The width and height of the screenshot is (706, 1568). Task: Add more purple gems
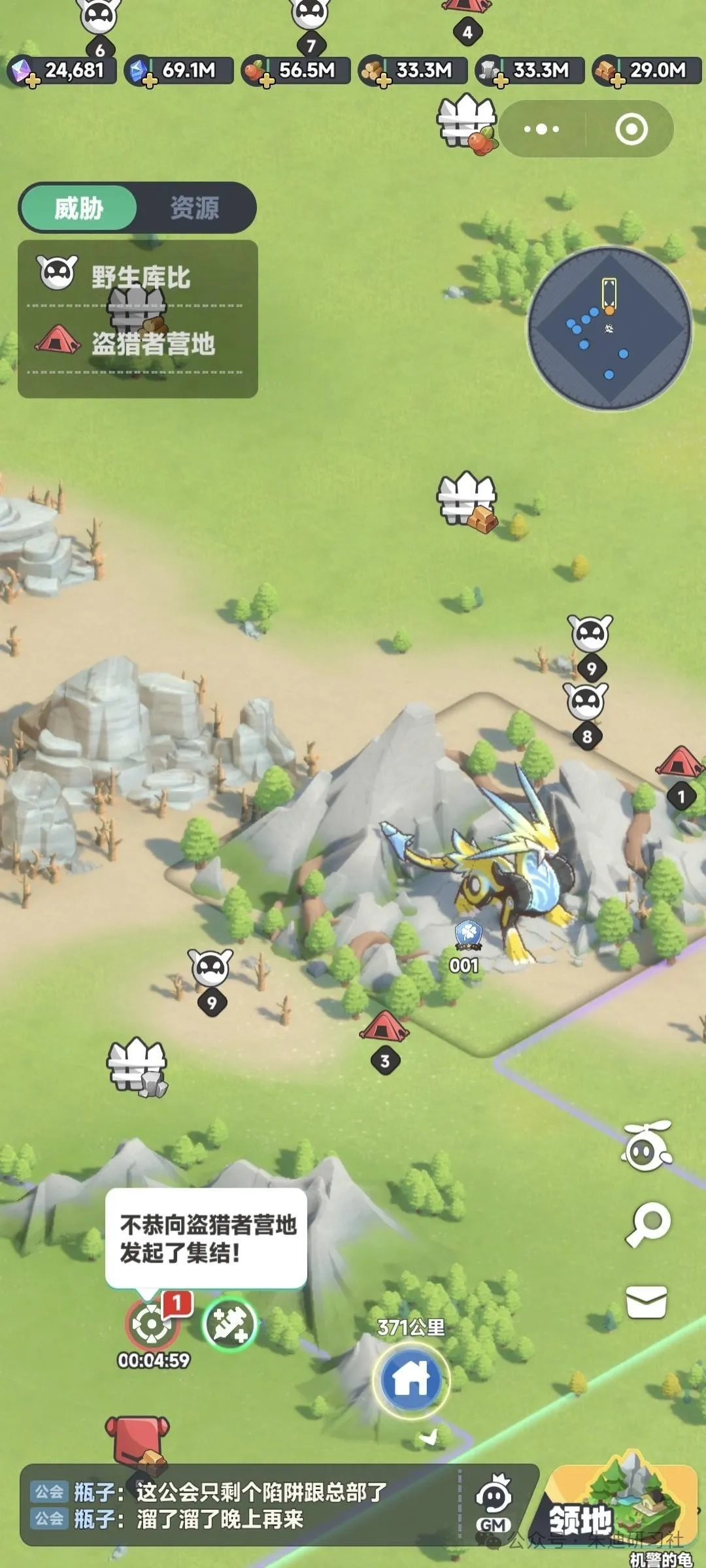32,80
